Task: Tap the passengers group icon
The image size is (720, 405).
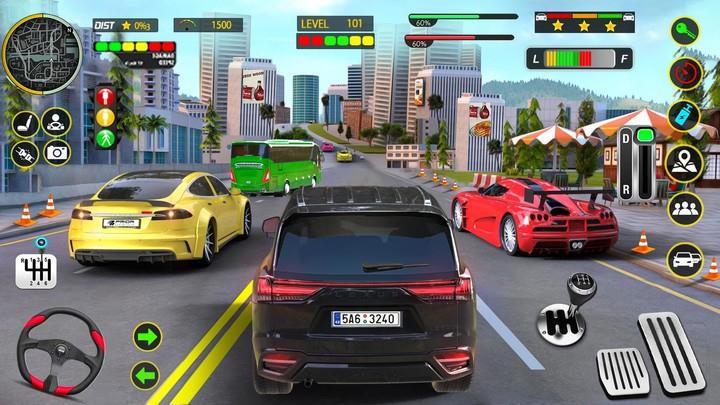Action: (x=685, y=210)
